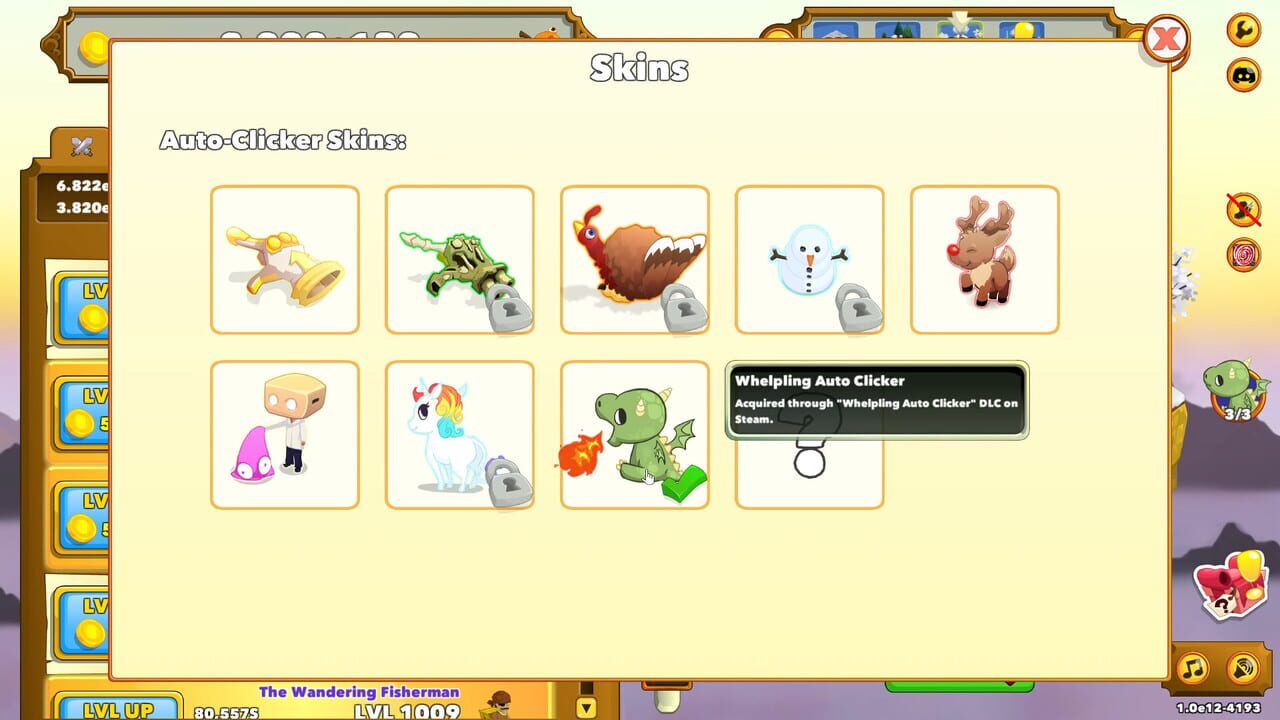This screenshot has width=1280, height=720.
Task: Select the Reindeer auto-clicker skin
Action: coord(984,258)
